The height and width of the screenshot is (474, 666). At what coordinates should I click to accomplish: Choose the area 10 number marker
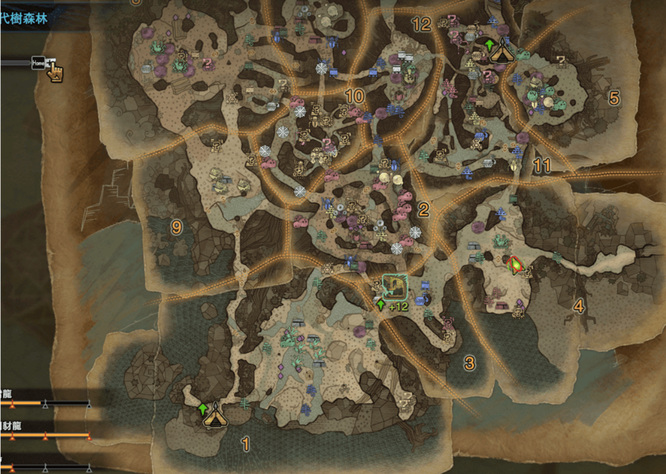(x=354, y=96)
